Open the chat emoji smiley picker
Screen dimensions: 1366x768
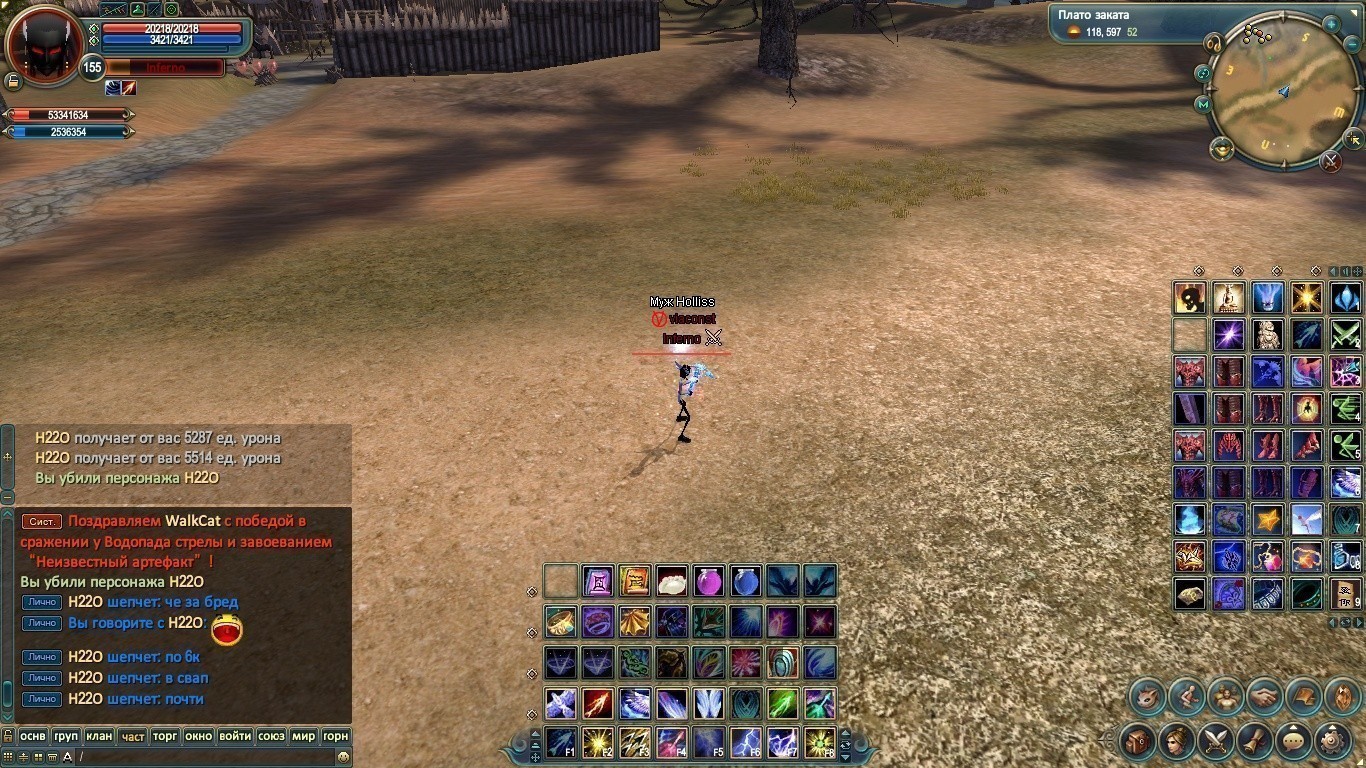tap(343, 757)
